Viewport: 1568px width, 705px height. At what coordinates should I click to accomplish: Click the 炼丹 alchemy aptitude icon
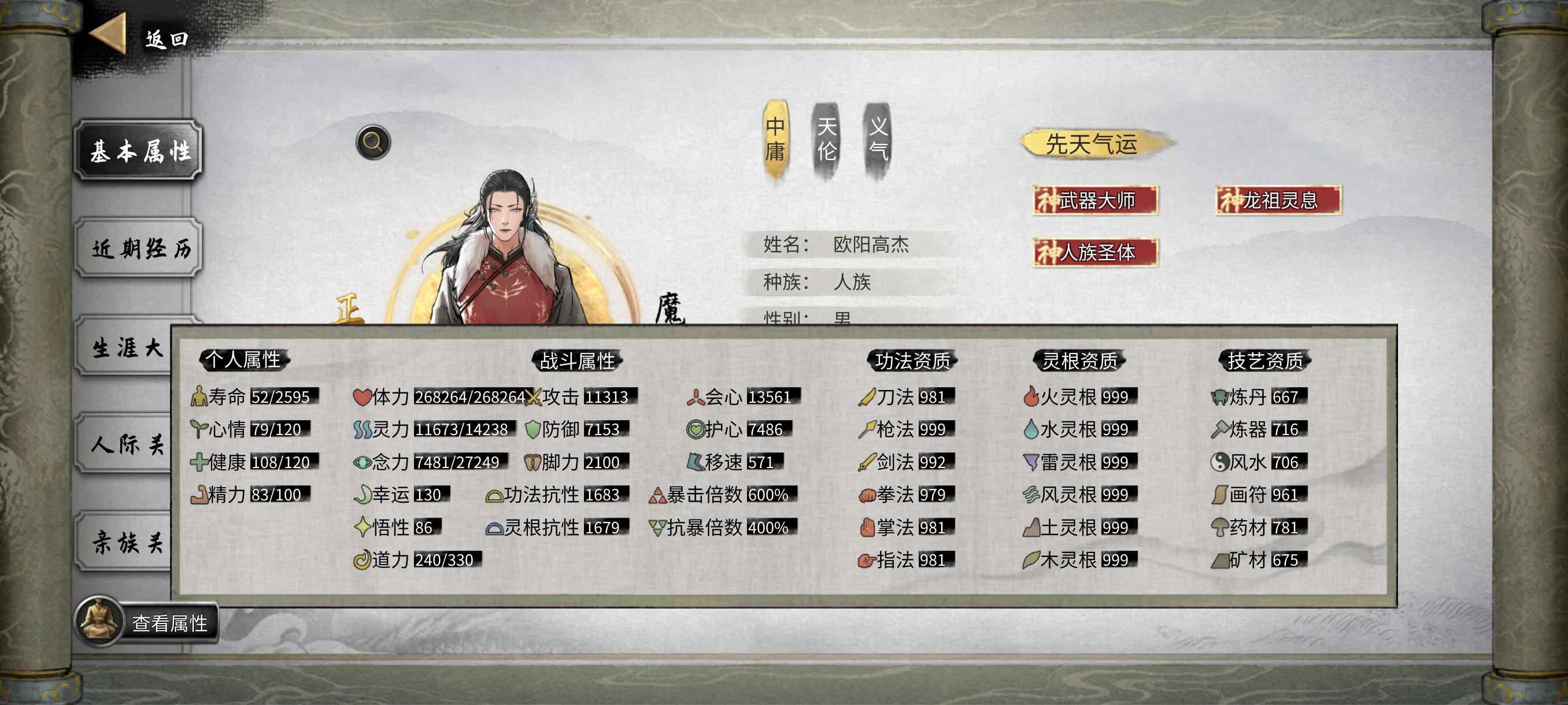pos(1219,396)
